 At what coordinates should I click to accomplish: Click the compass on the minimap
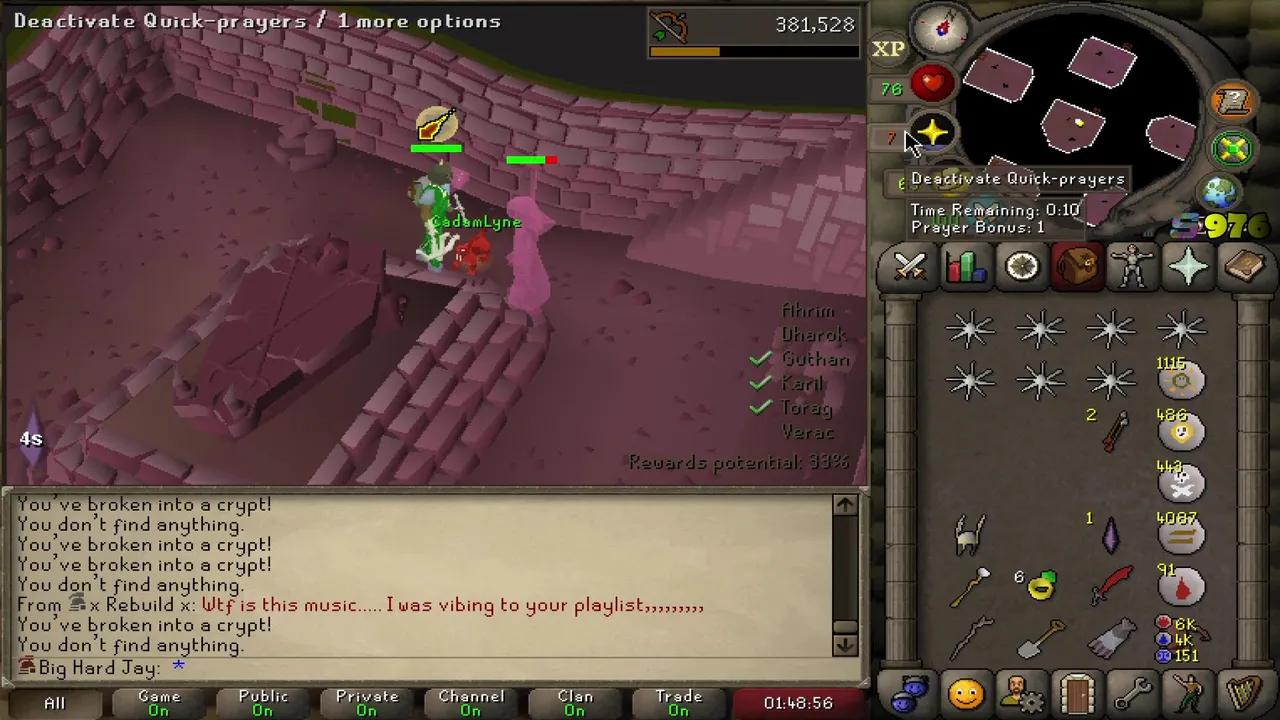940,30
